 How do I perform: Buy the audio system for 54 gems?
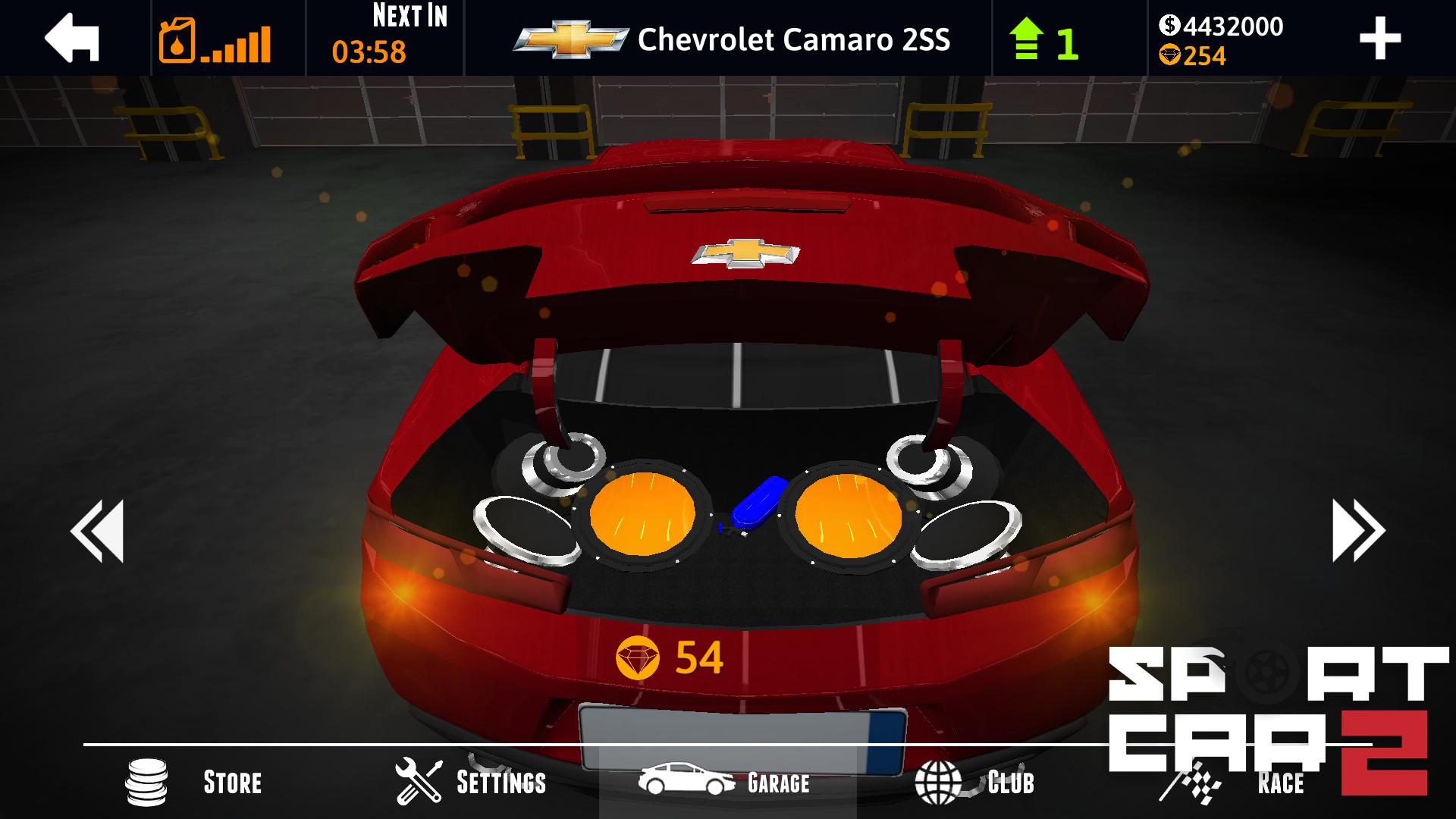tap(670, 657)
